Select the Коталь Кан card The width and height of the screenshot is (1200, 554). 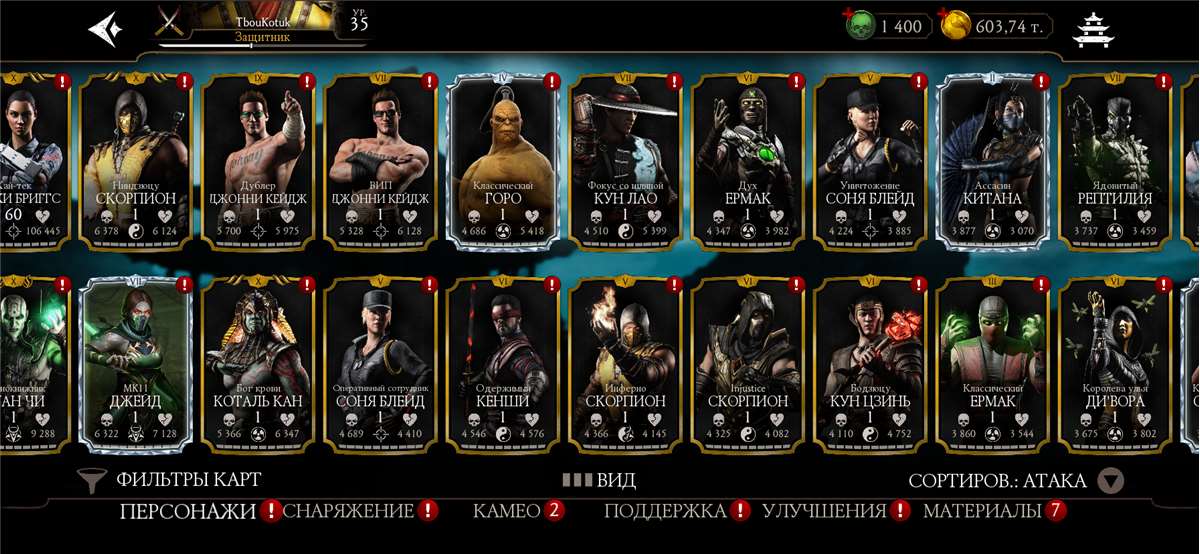coord(258,362)
